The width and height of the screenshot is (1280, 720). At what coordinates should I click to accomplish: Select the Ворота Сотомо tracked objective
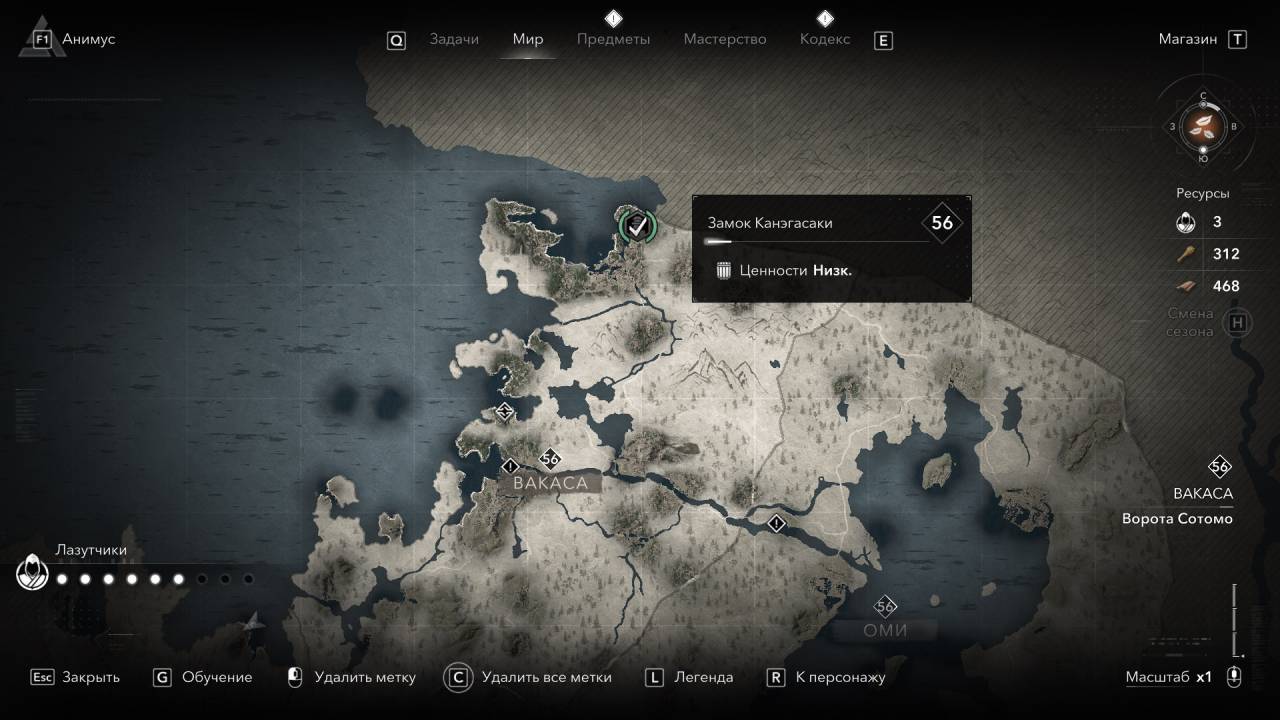coord(1177,519)
